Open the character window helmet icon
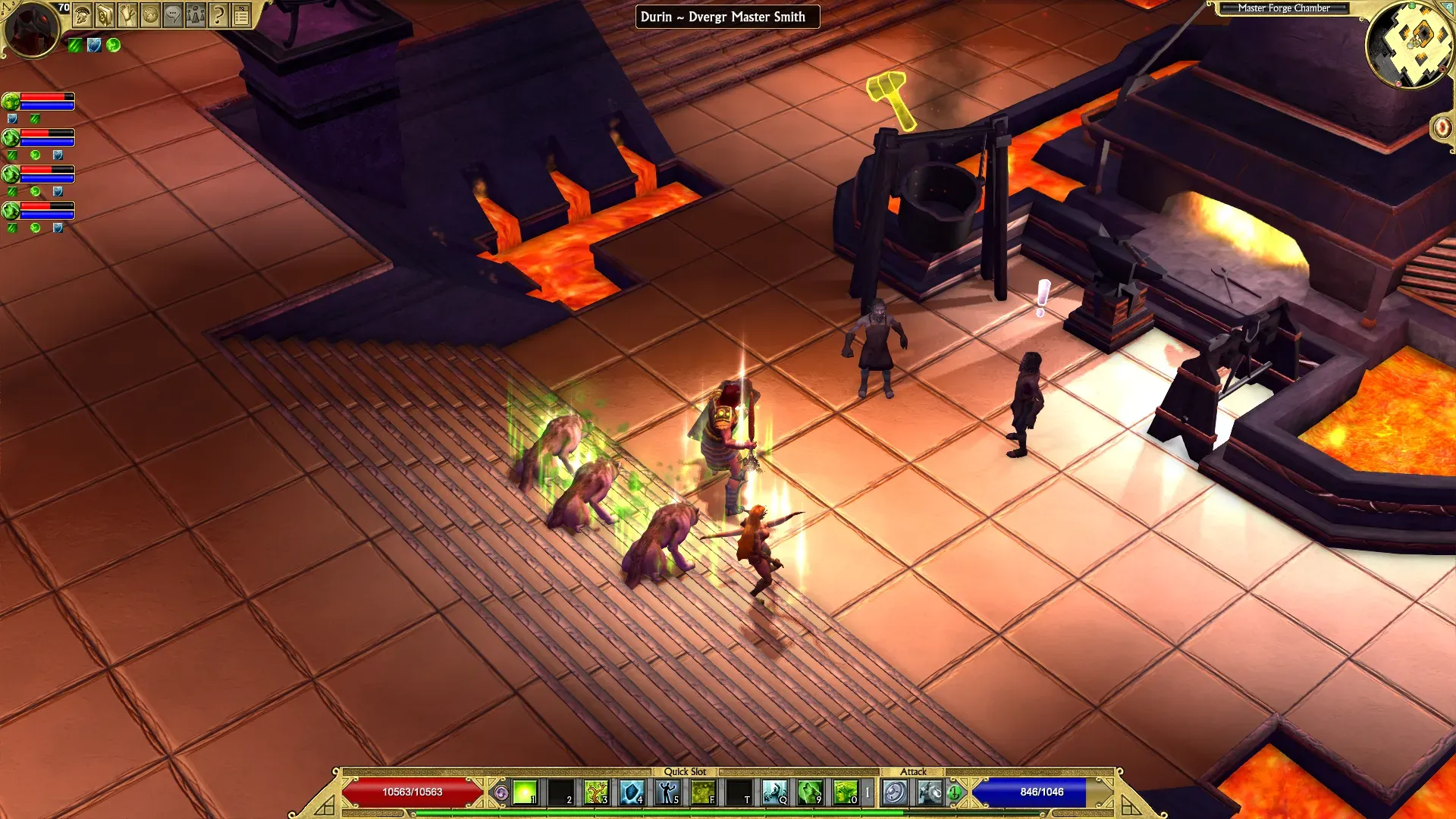Screen dimensions: 1456x819 tap(83, 14)
